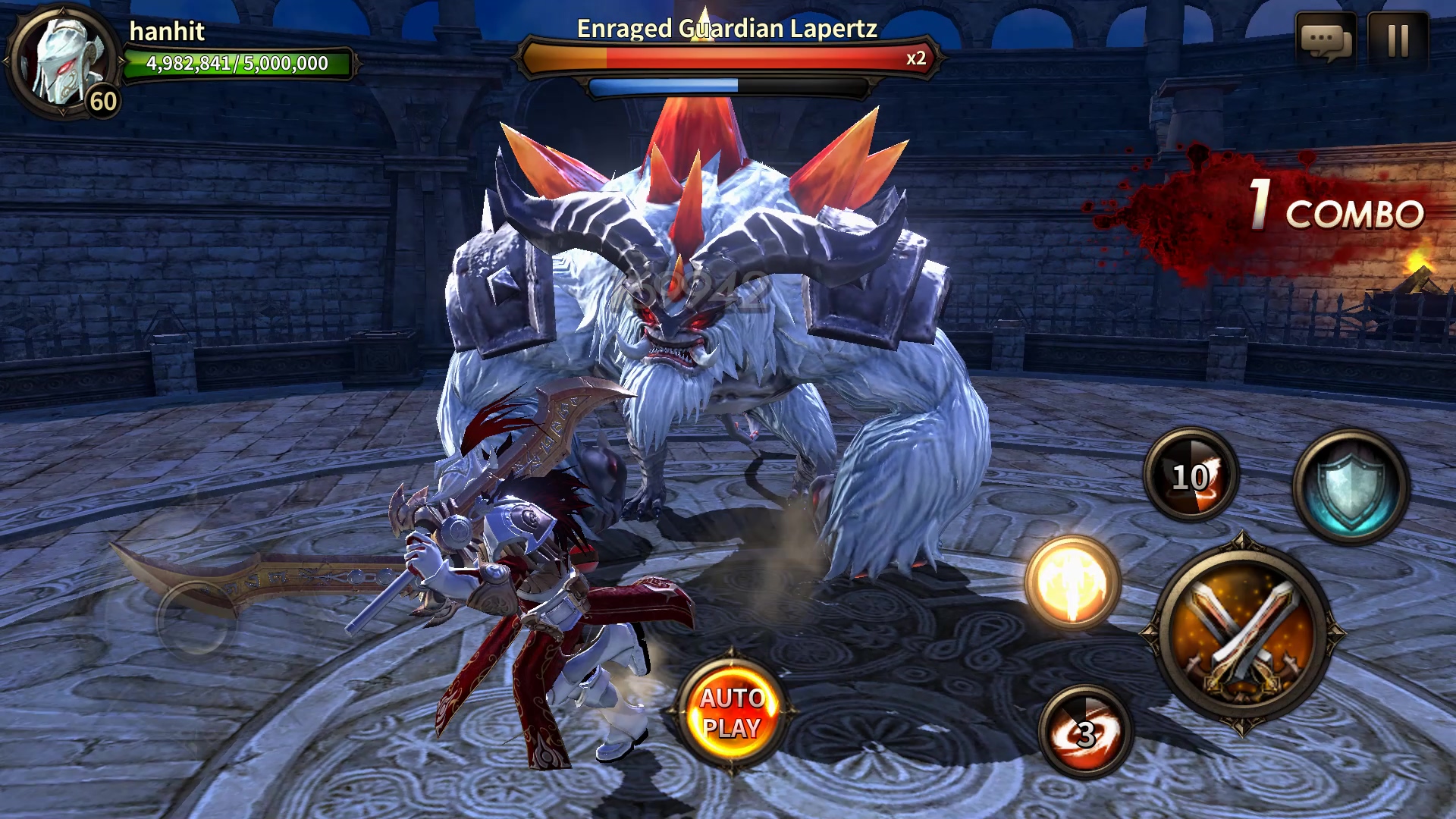Tap the crossed swords attack button
Image resolution: width=1456 pixels, height=819 pixels.
tap(1241, 632)
